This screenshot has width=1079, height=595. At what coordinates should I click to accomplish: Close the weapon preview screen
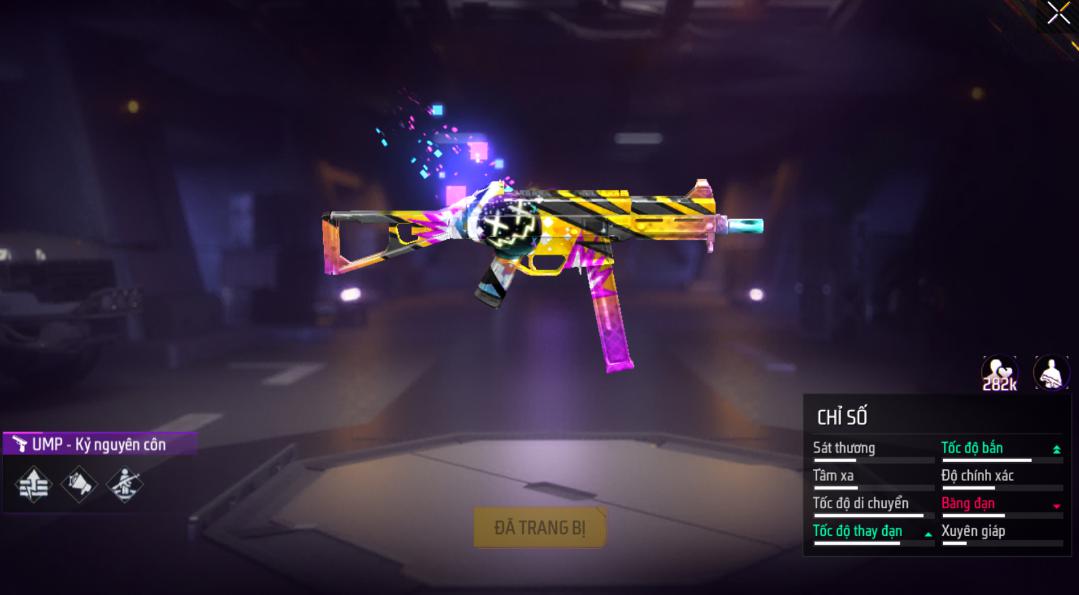[x=1058, y=13]
